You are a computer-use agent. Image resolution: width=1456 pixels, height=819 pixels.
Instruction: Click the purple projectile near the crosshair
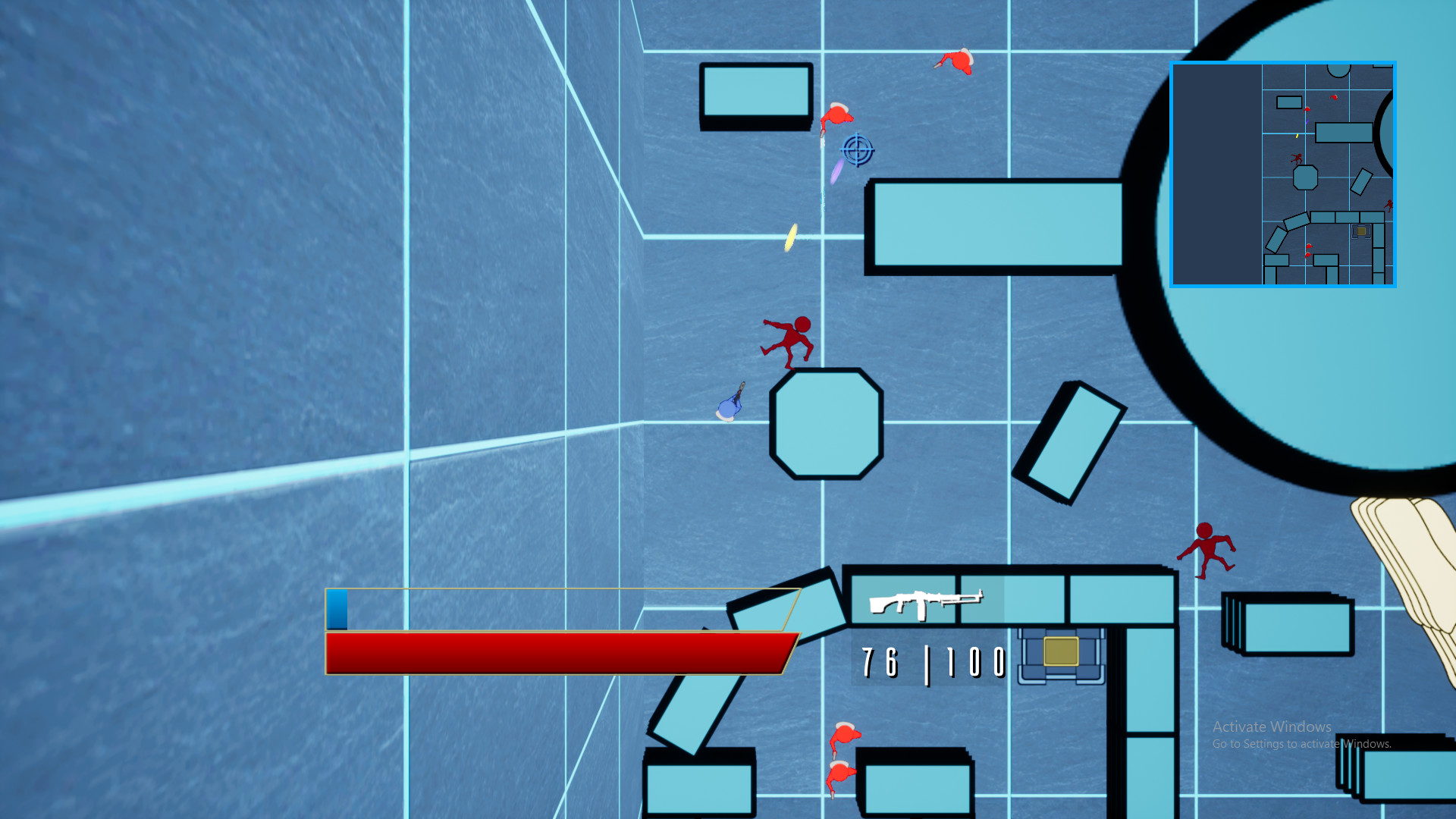tap(836, 173)
